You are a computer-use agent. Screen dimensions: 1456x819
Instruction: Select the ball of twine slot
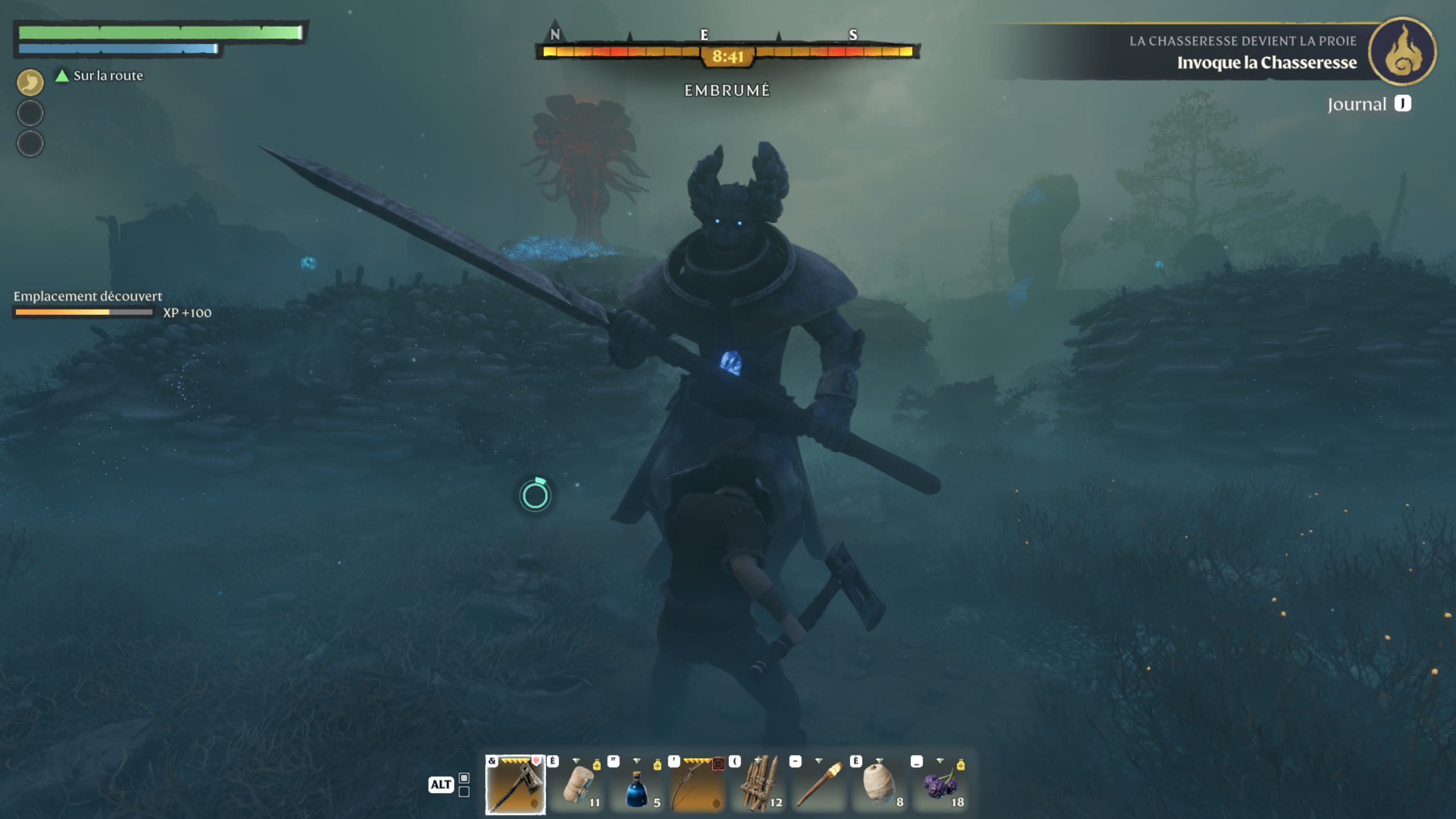(879, 785)
